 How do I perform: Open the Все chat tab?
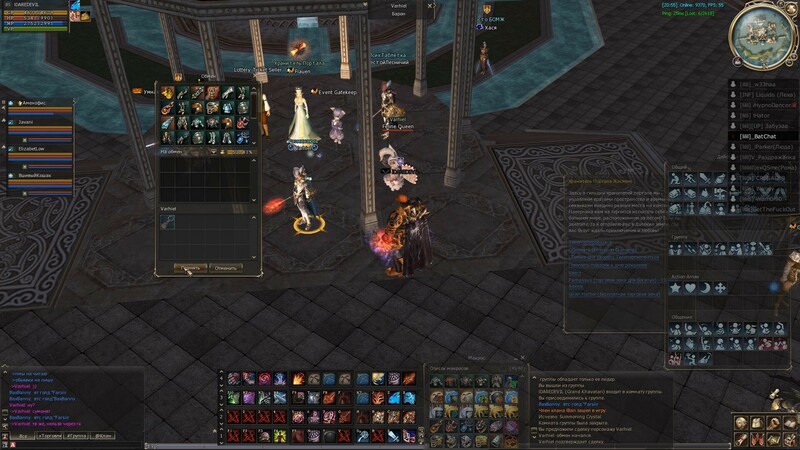click(21, 437)
